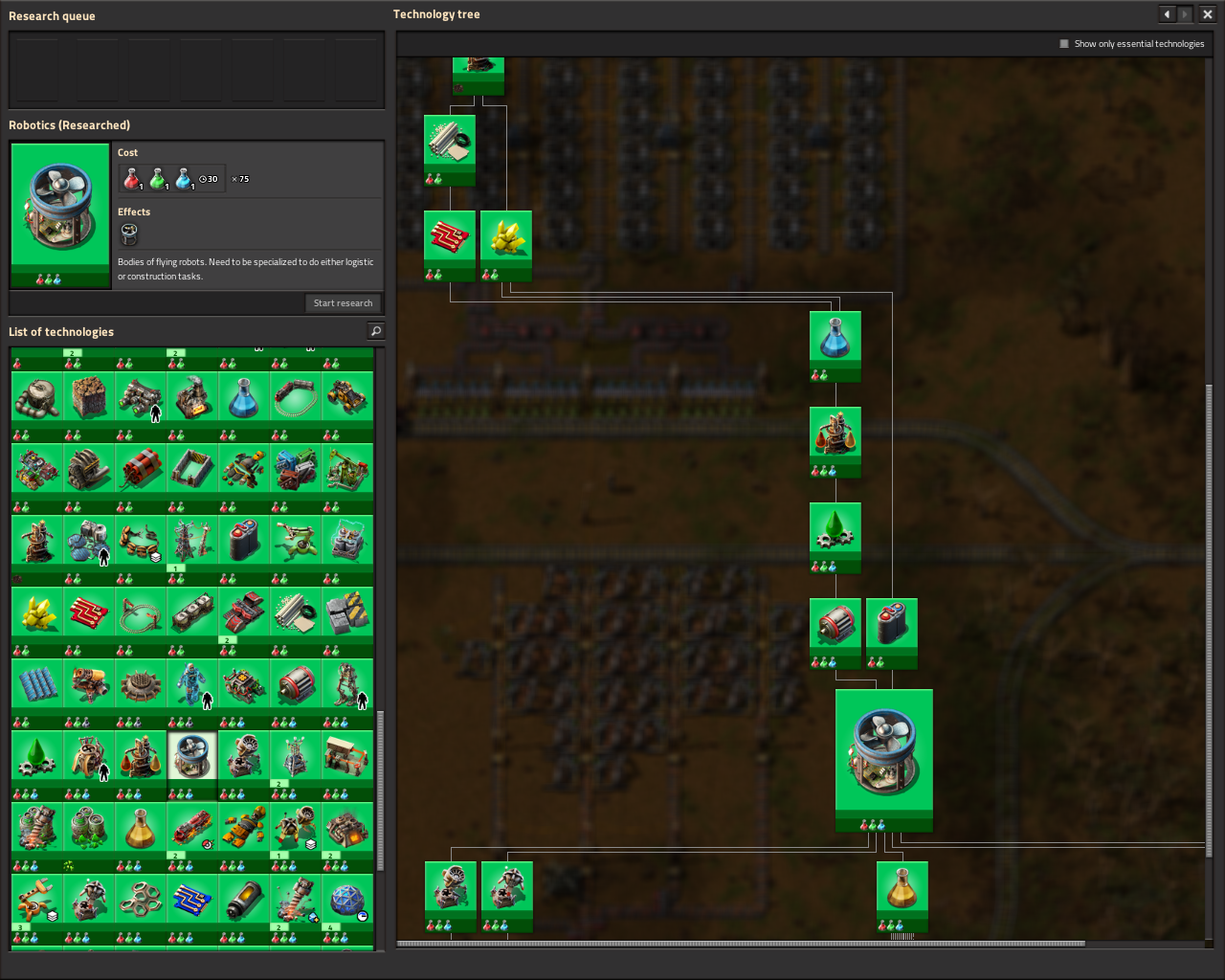Image resolution: width=1225 pixels, height=980 pixels.
Task: Enable the Show only essential technologies checkbox
Action: click(1062, 43)
